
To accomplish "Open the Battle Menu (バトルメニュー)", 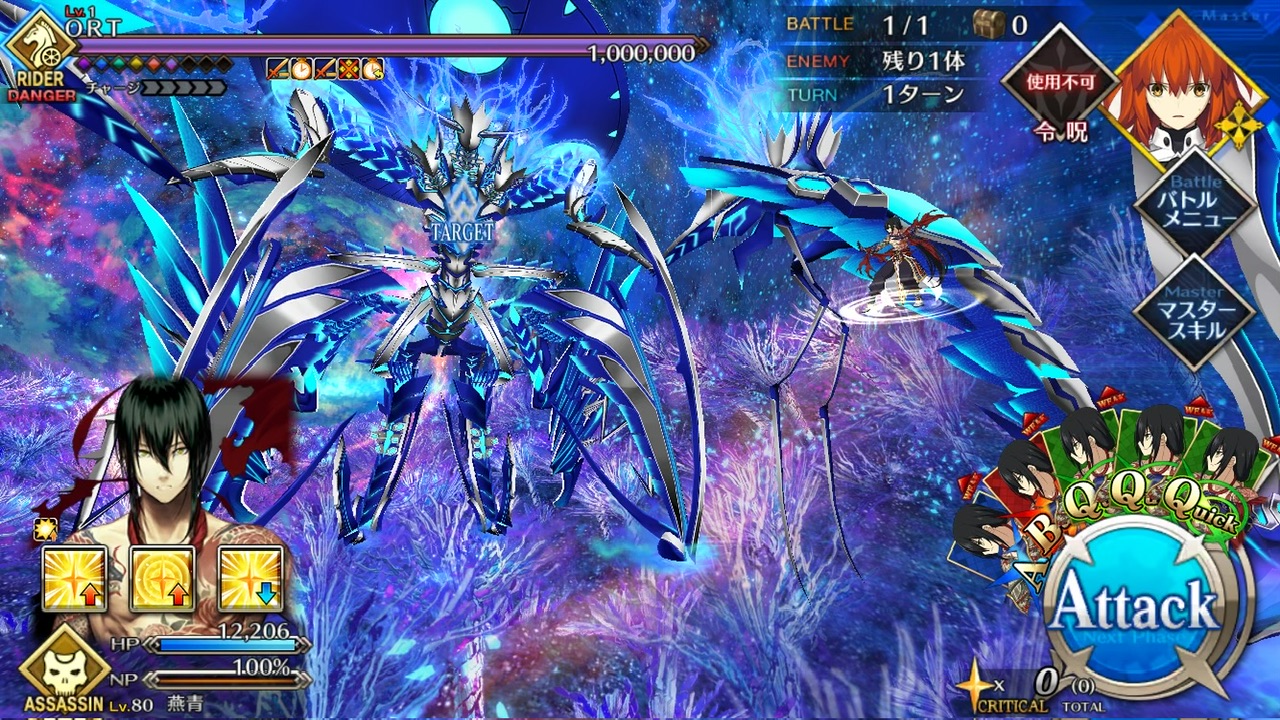I will coord(1196,206).
